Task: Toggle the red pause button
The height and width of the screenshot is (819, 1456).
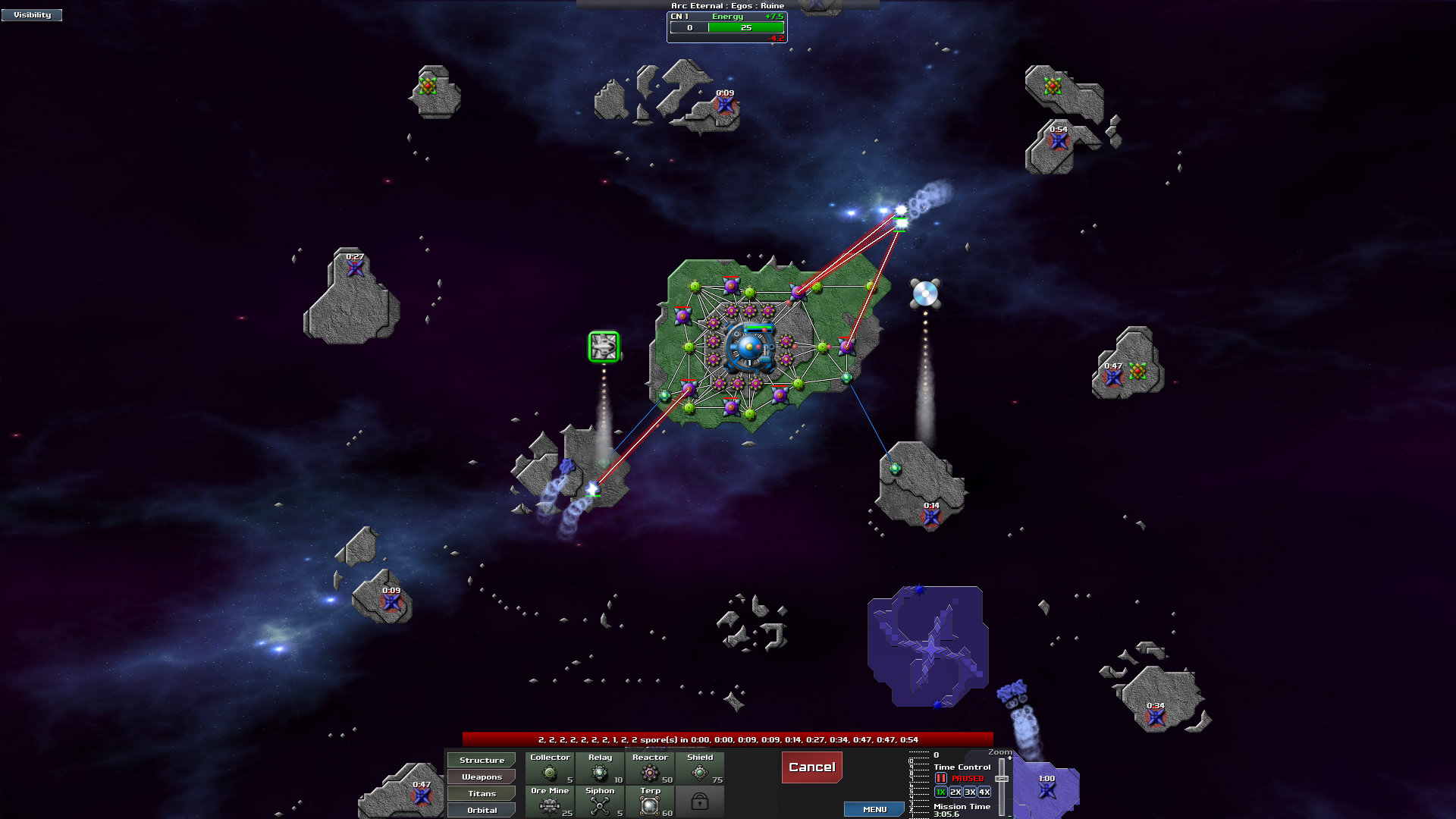Action: [x=941, y=778]
